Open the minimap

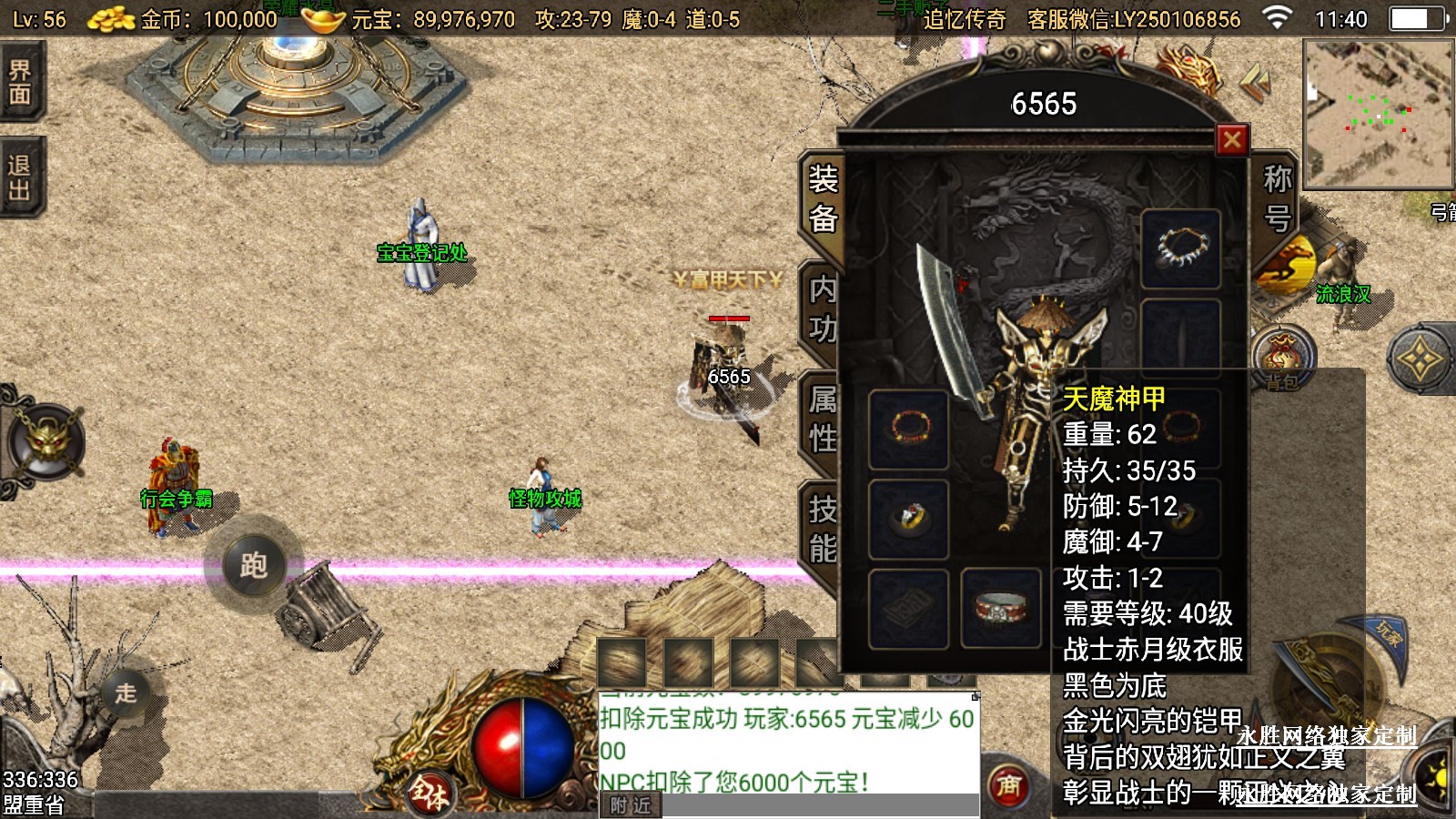[1378, 114]
